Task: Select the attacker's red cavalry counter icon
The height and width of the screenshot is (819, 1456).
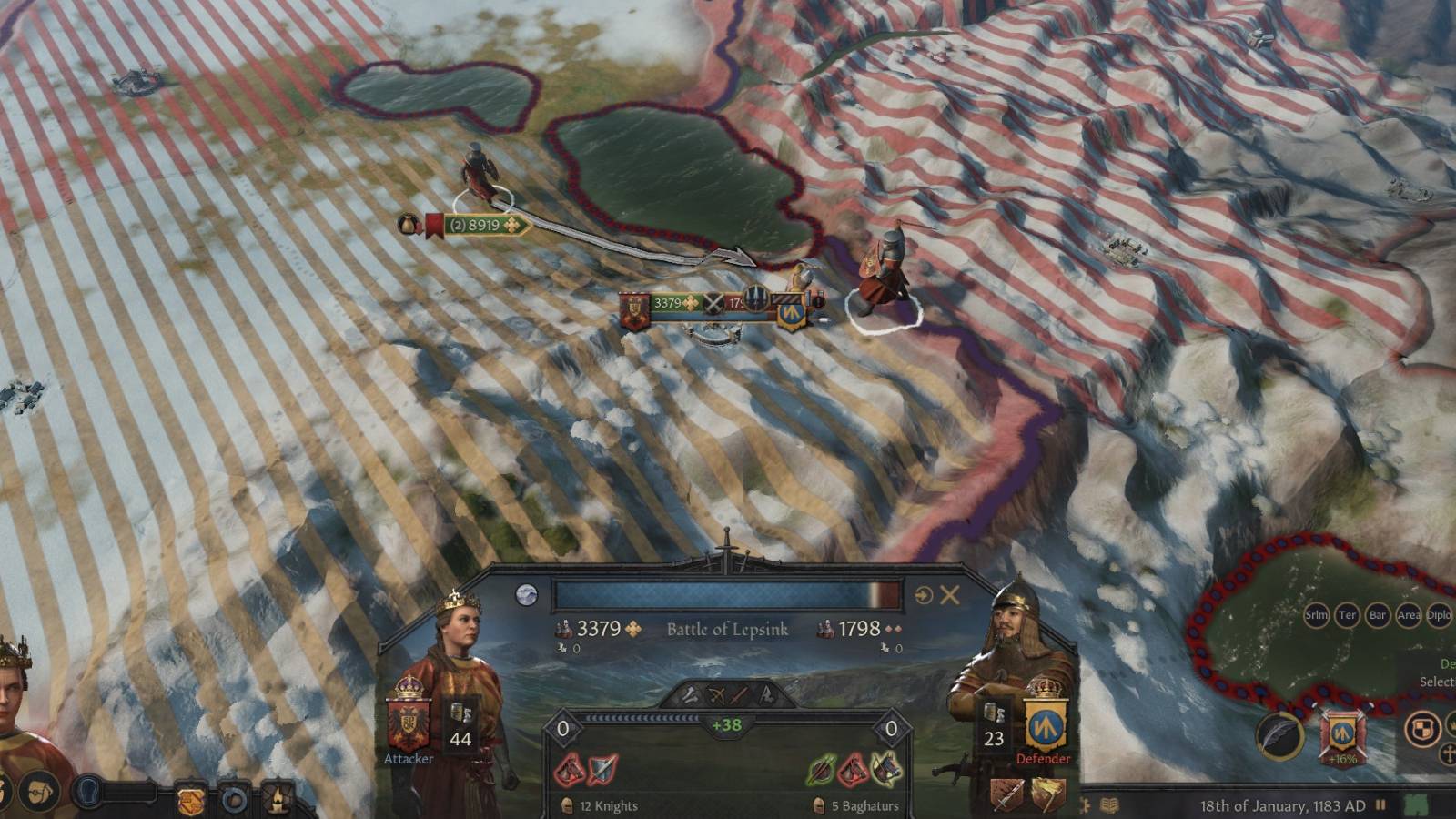Action: [569, 769]
